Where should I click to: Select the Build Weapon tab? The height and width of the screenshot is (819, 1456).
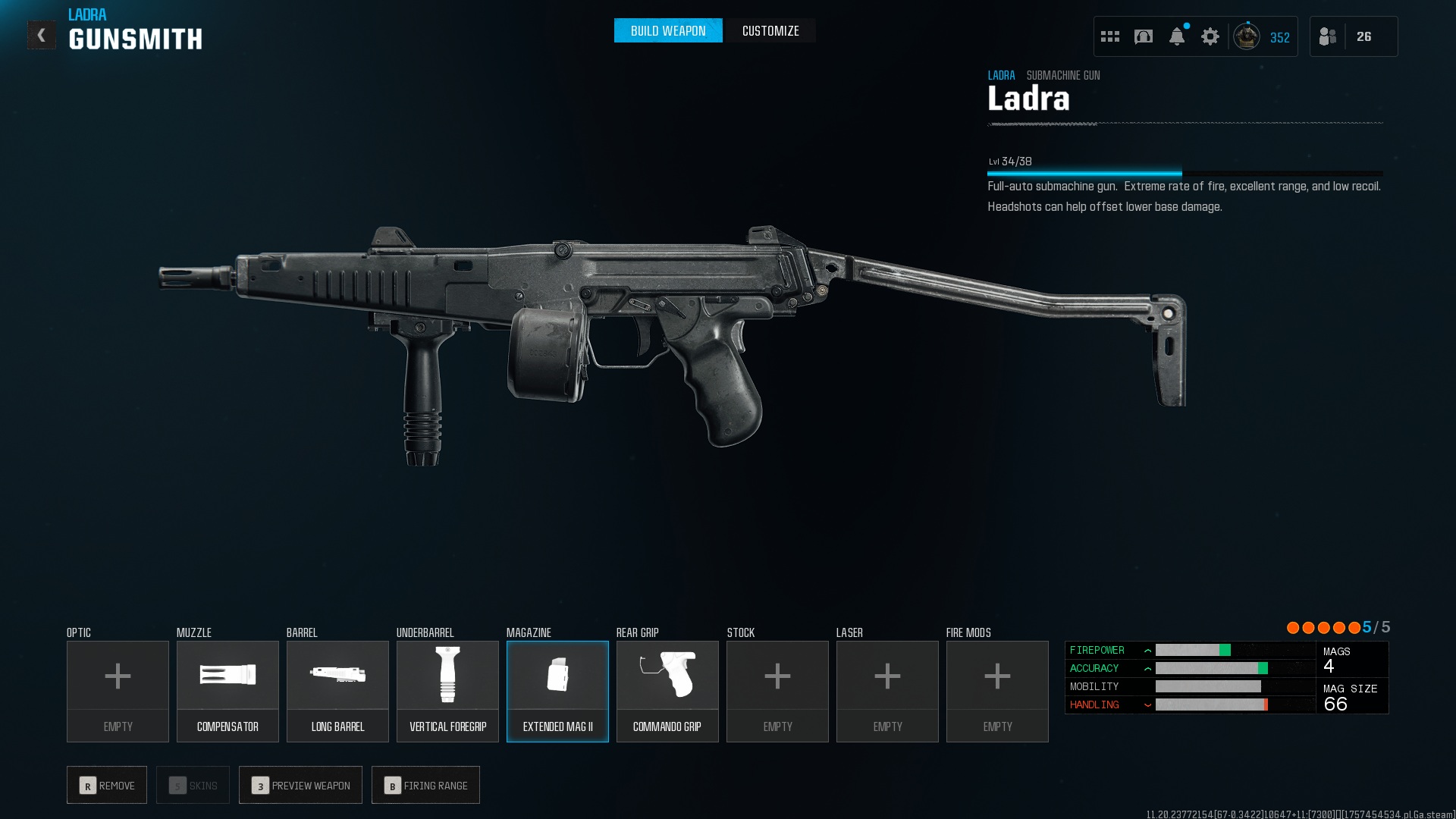[668, 31]
